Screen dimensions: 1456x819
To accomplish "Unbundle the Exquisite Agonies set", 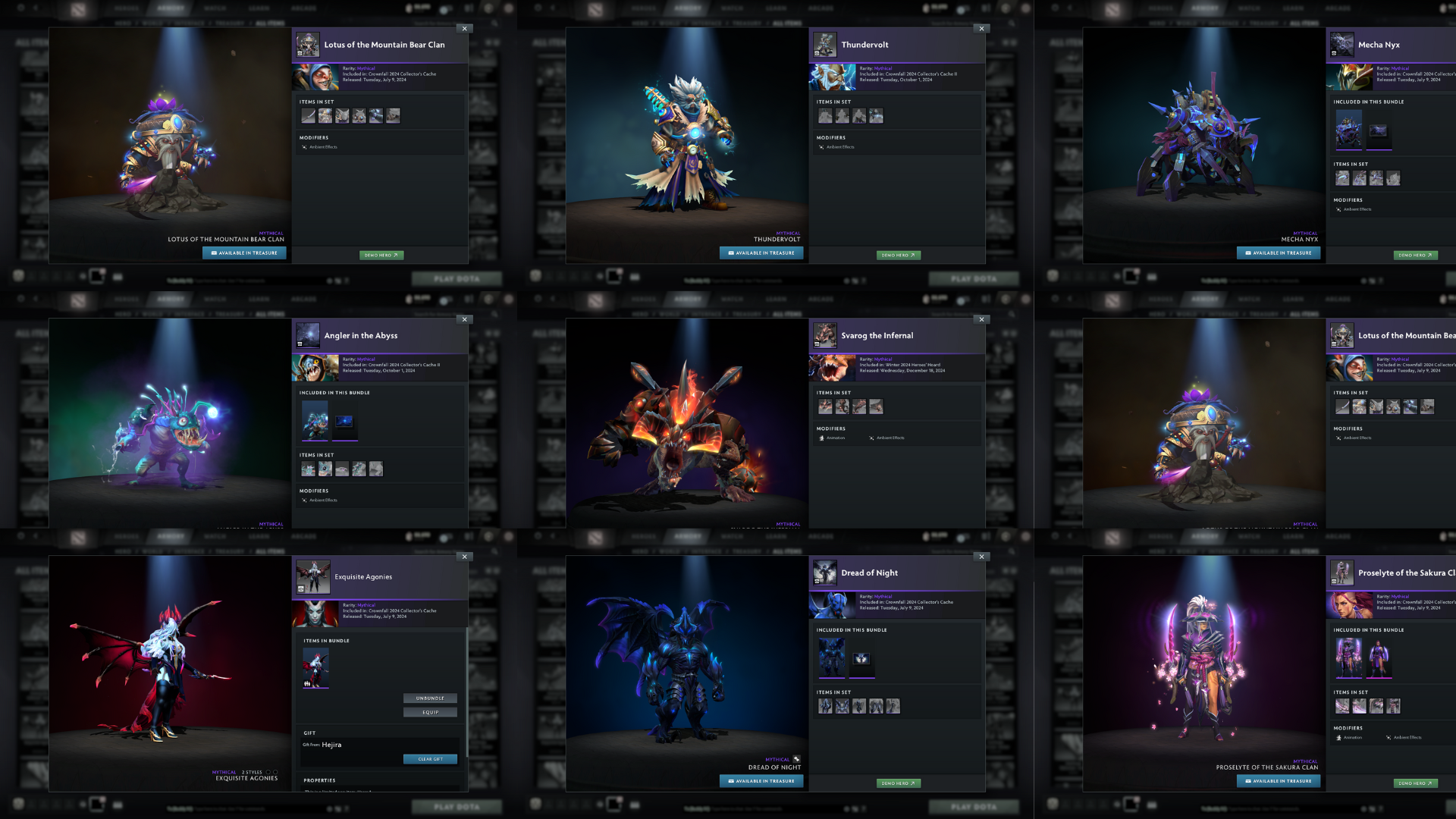I will [430, 698].
